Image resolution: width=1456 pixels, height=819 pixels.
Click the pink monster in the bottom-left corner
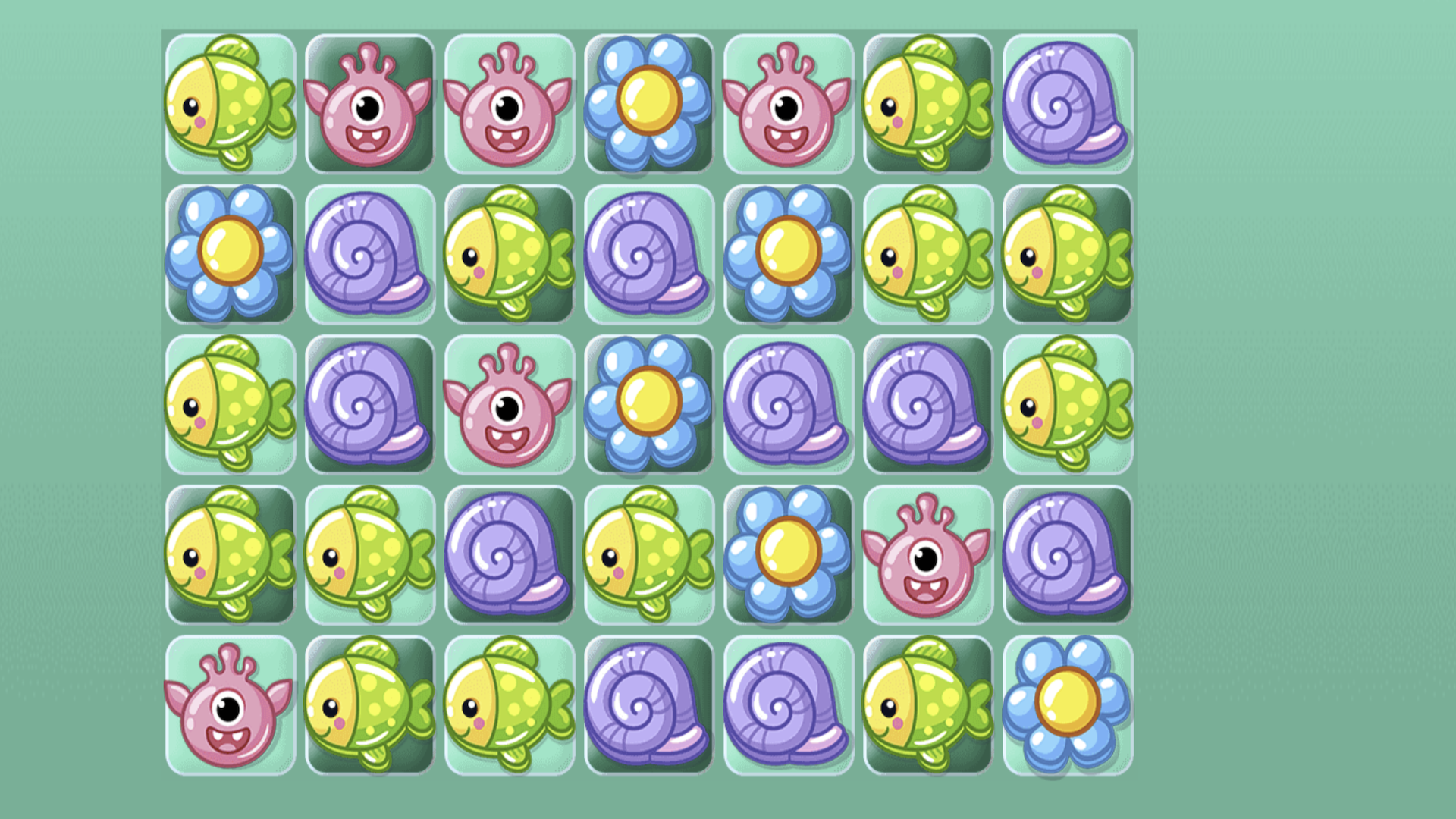pyautogui.click(x=231, y=705)
